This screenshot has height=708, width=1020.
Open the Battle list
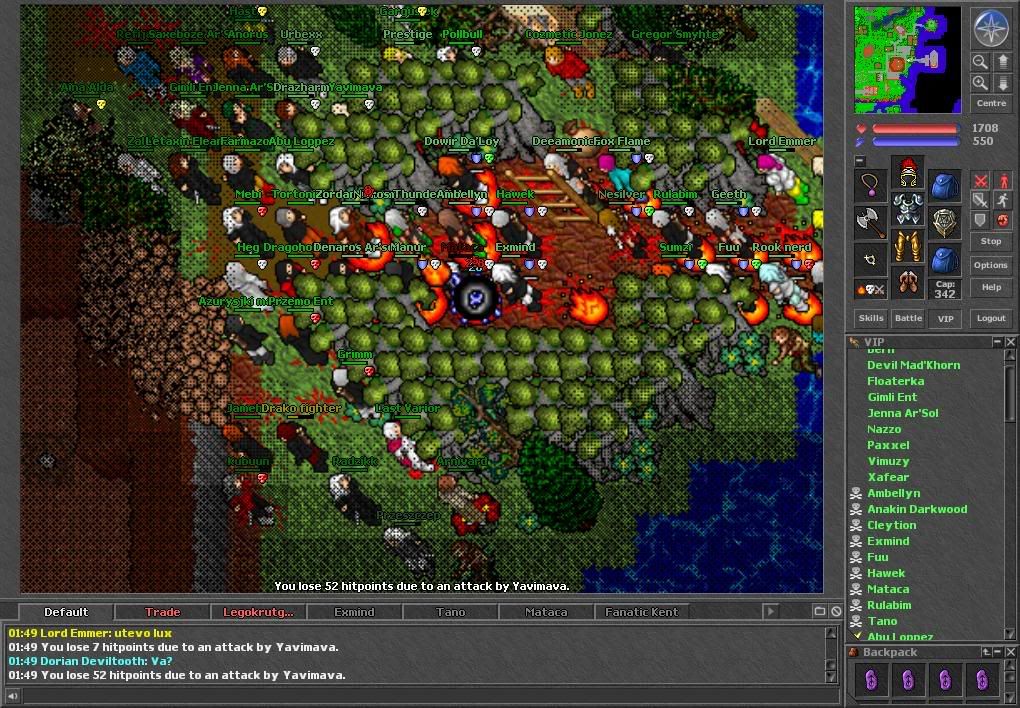pos(908,318)
